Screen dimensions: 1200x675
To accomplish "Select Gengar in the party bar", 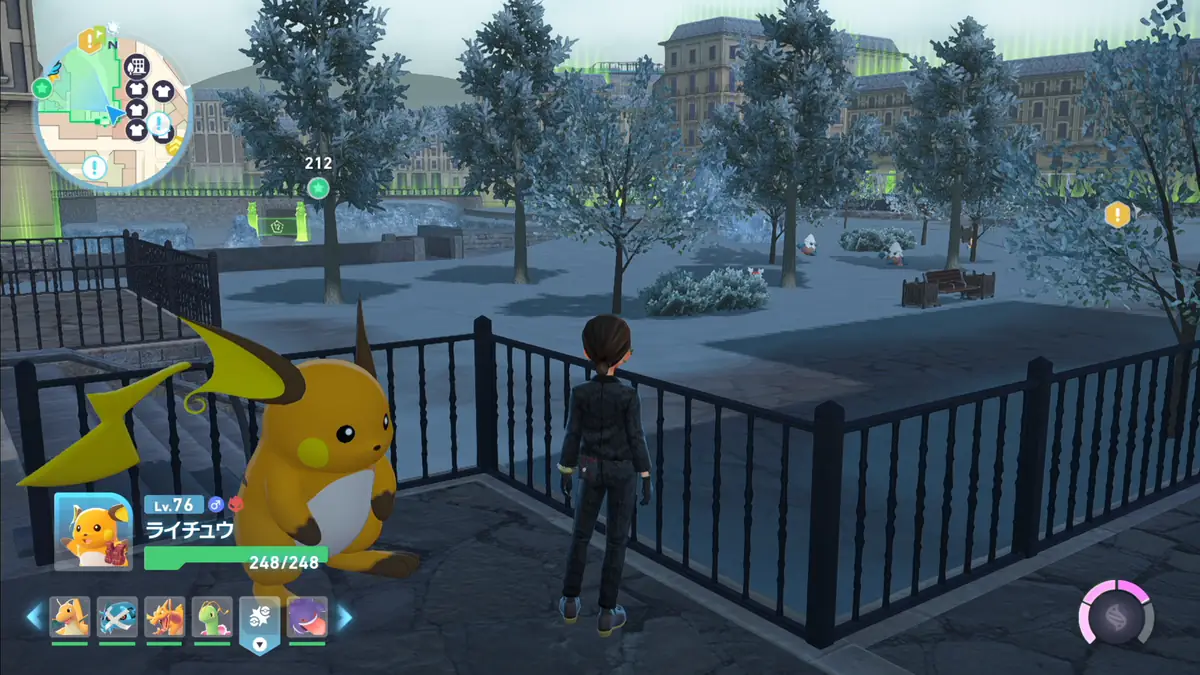I will coord(307,617).
